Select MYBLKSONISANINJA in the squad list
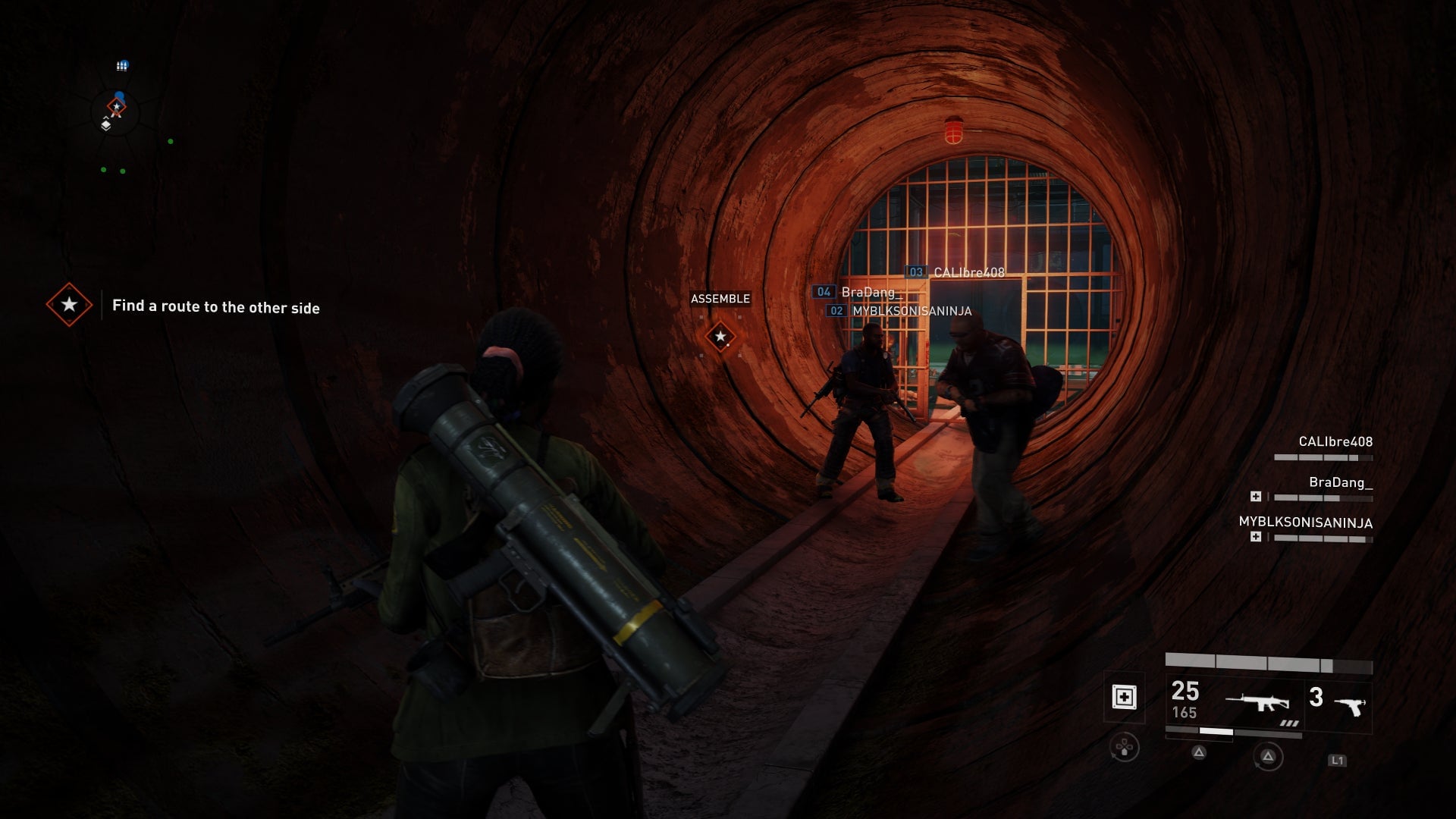Viewport: 1456px width, 819px height. 1305,523
